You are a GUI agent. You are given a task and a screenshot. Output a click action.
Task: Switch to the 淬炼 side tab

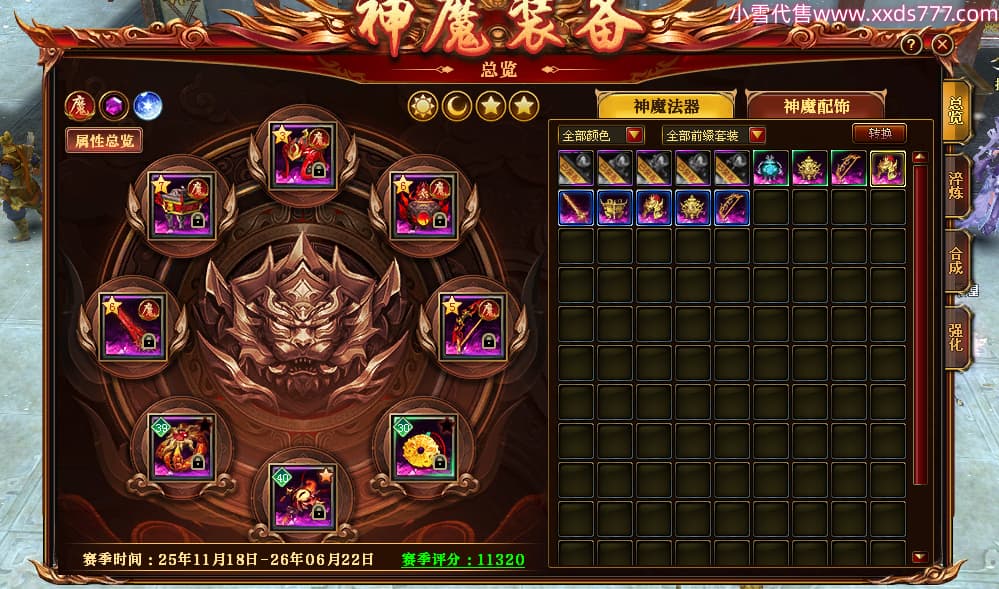pyautogui.click(x=956, y=185)
